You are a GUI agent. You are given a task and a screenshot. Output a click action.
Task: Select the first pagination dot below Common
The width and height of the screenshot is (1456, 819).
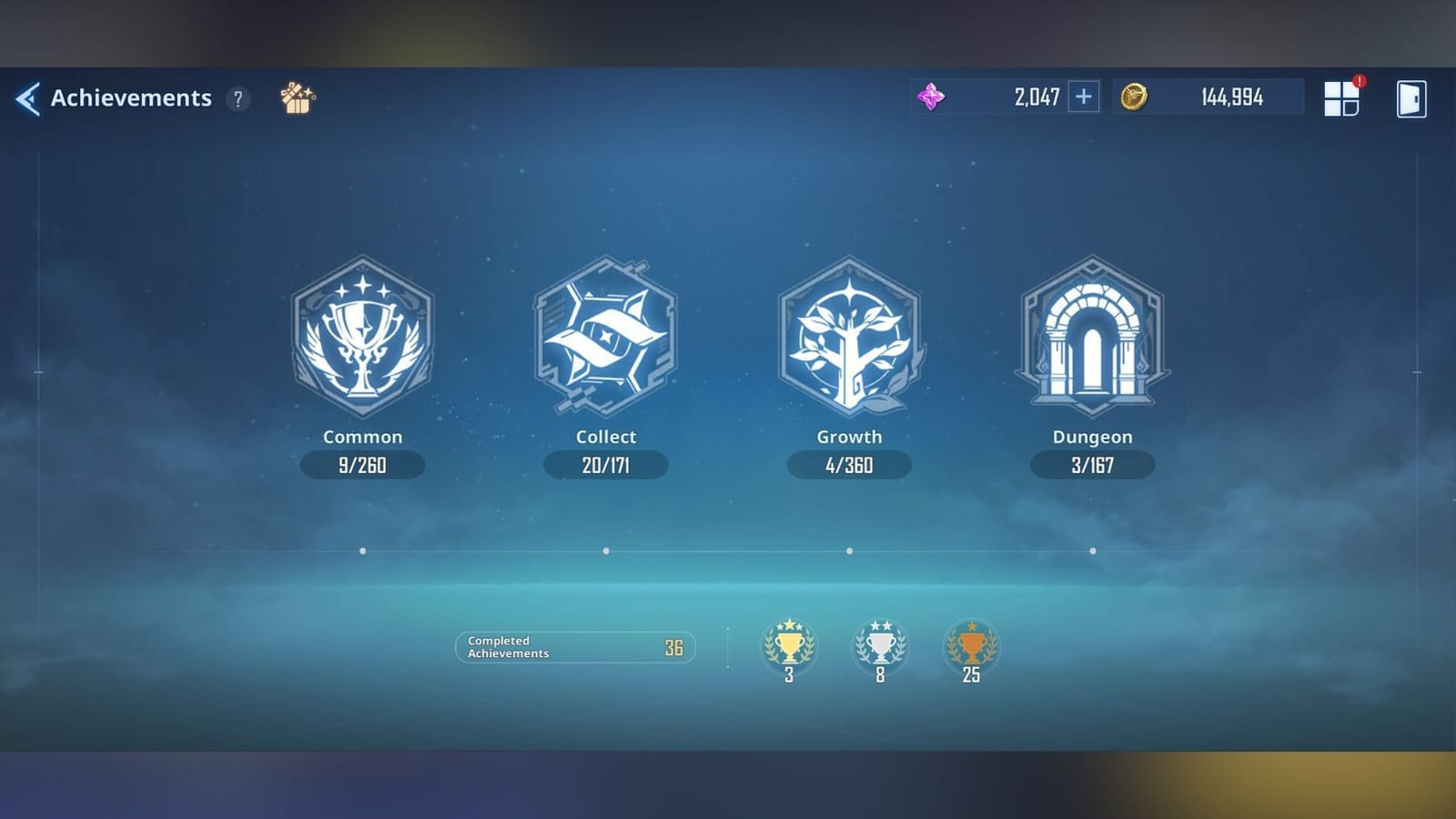(363, 550)
